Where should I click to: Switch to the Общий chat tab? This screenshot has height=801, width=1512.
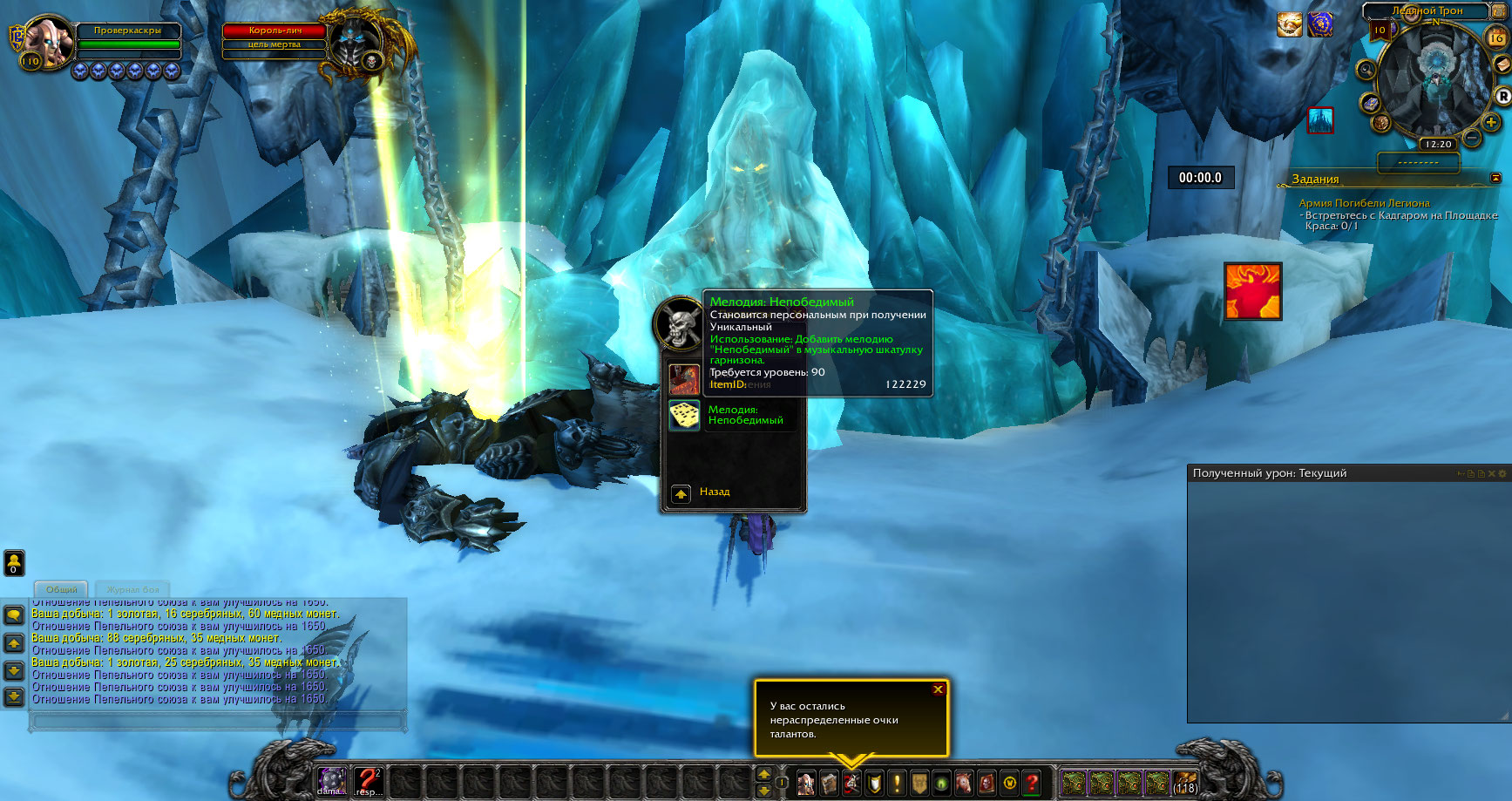(x=61, y=590)
